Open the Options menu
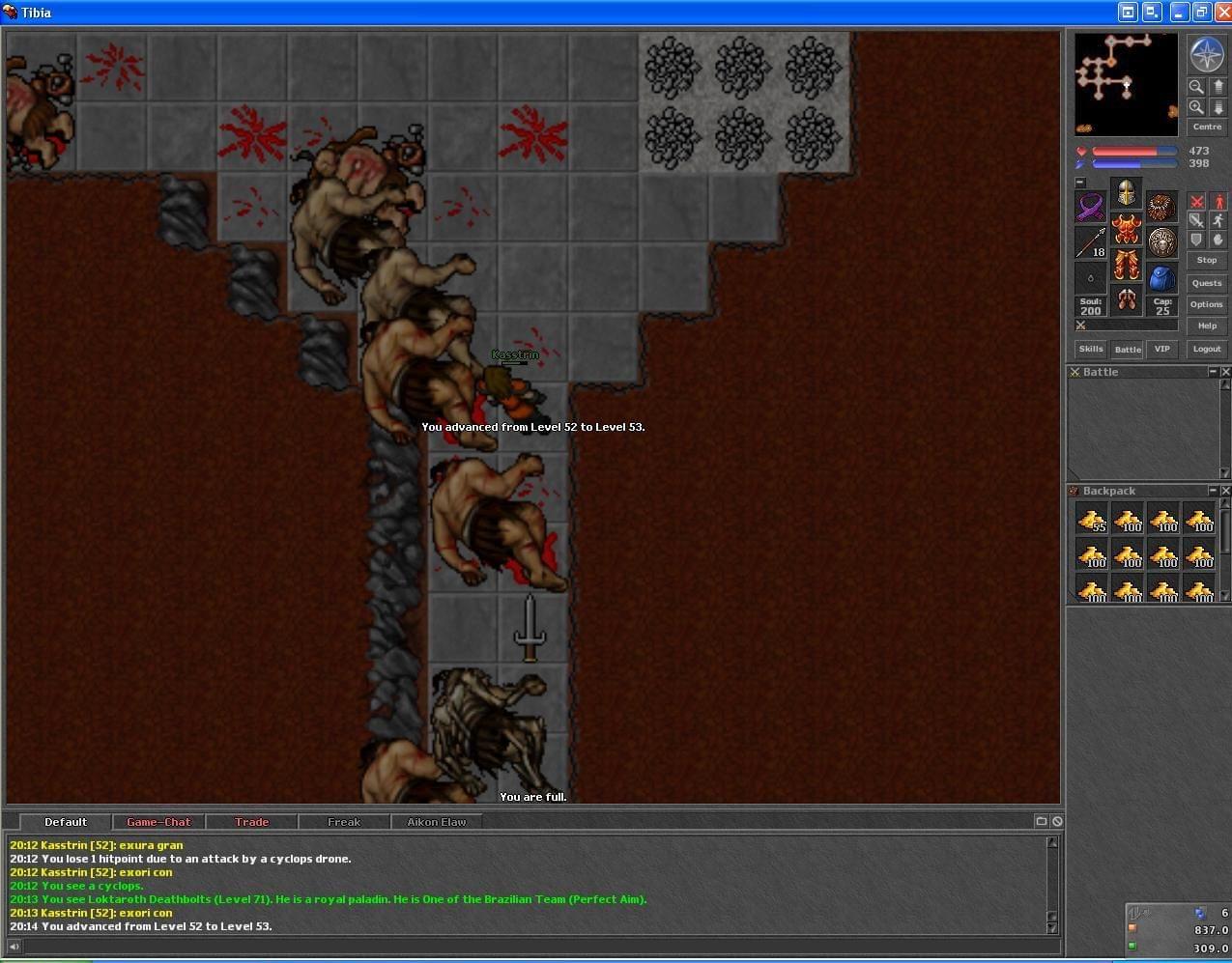This screenshot has width=1232, height=963. click(1206, 304)
